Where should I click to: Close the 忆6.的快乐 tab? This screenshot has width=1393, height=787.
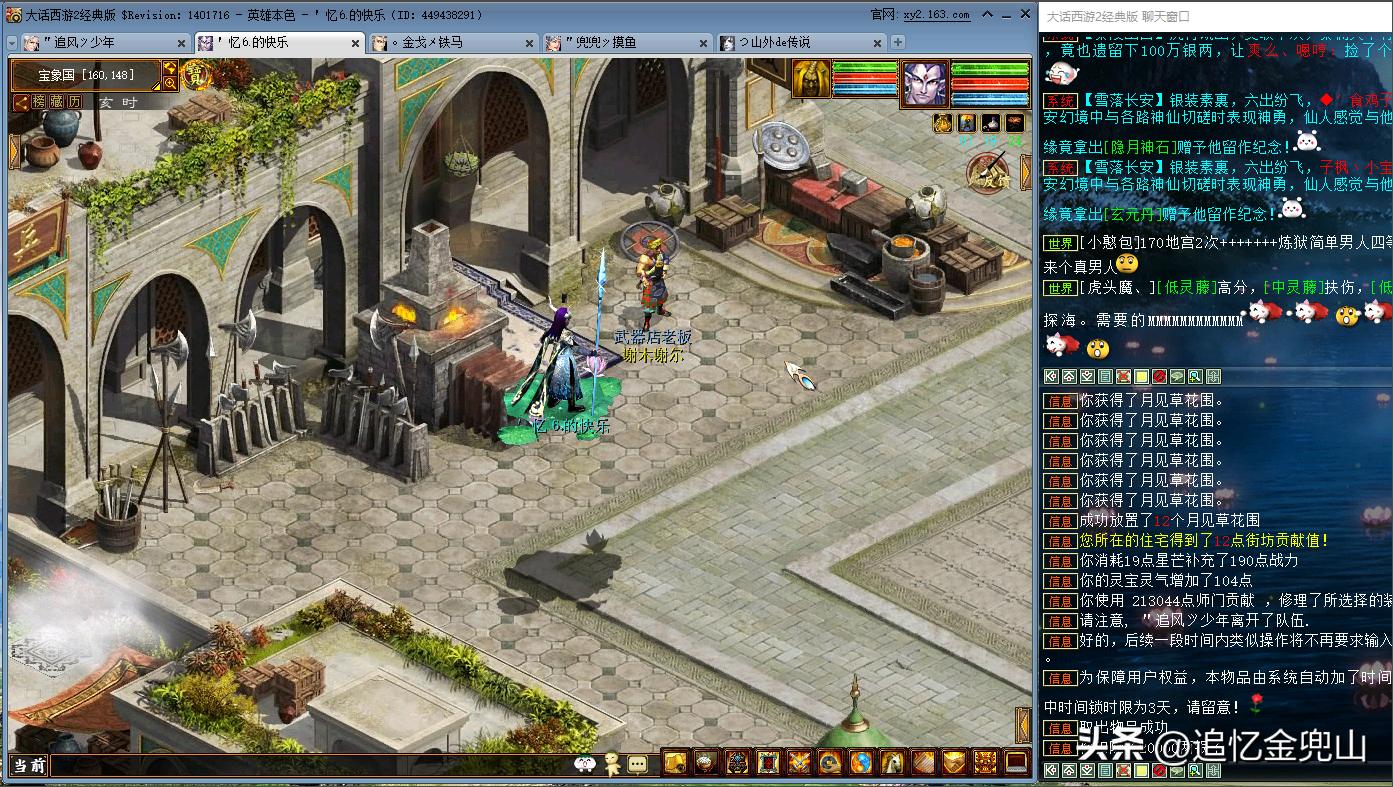(356, 43)
